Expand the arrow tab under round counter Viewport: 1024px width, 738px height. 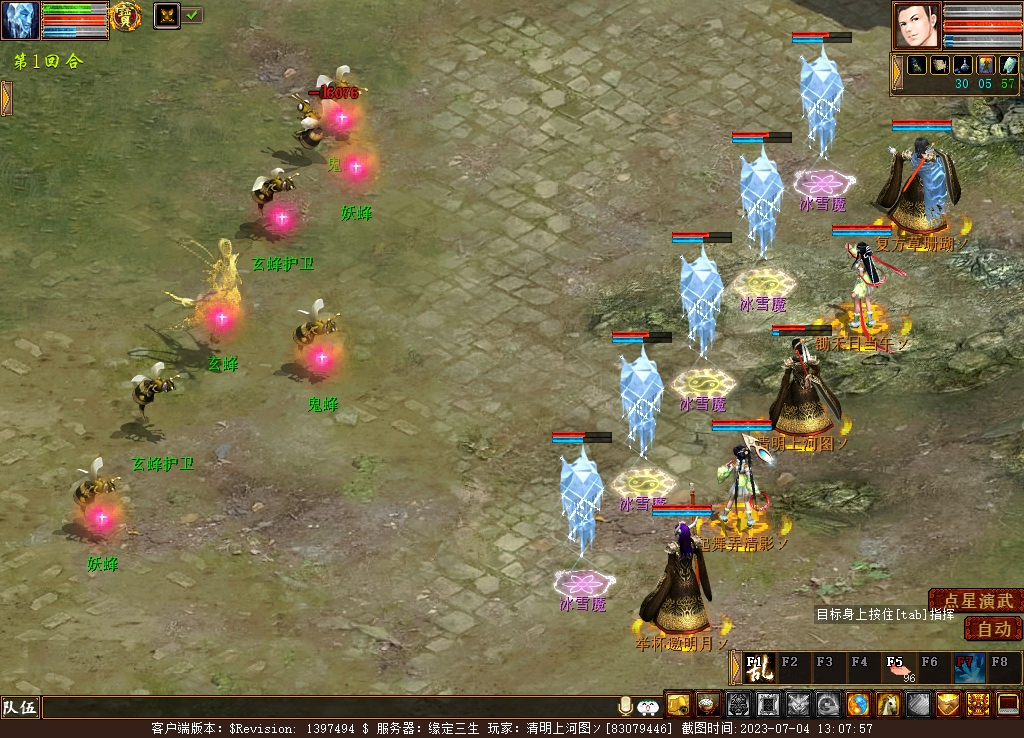click(x=6, y=97)
